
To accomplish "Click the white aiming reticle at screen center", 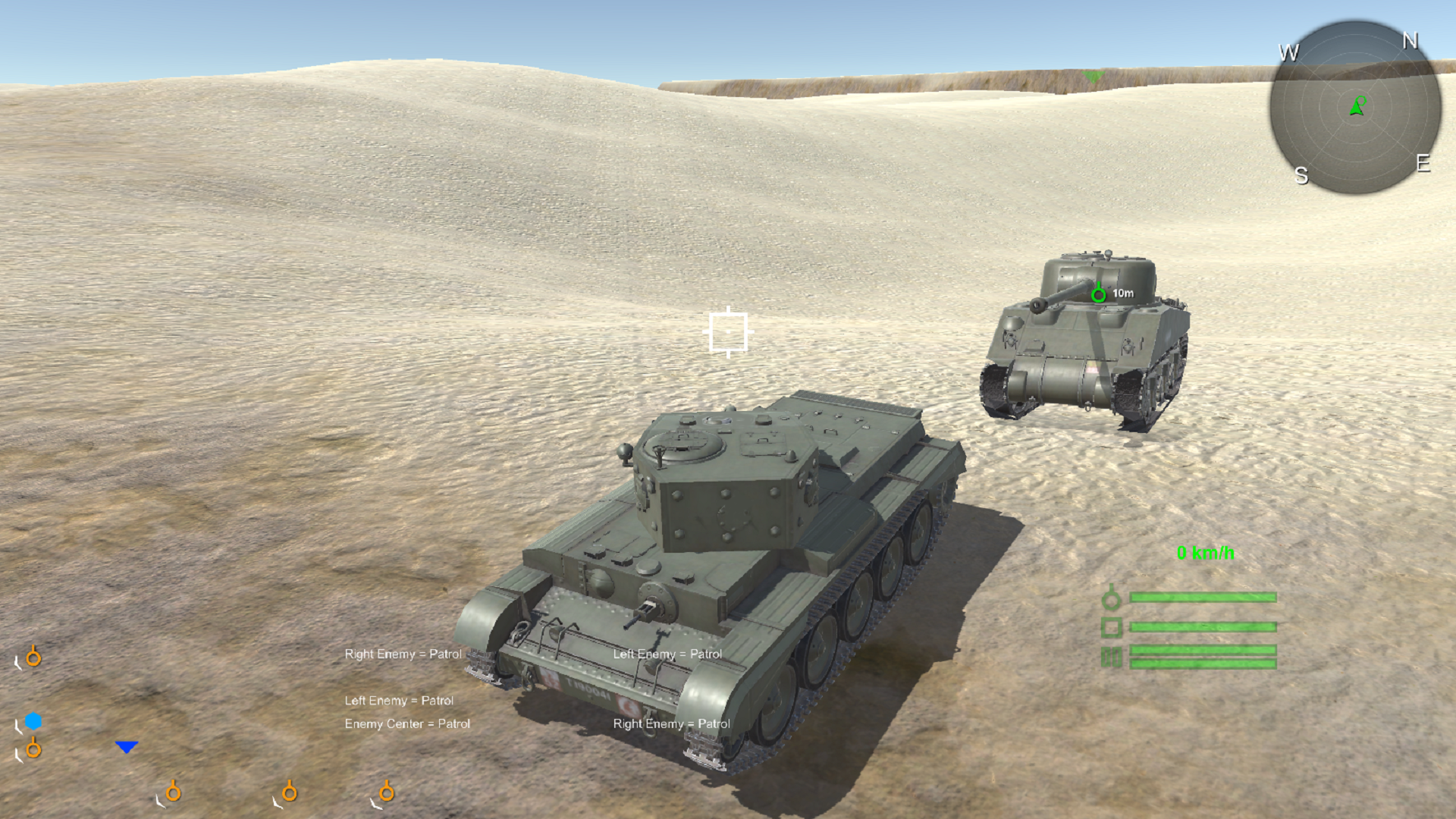I will click(x=727, y=331).
